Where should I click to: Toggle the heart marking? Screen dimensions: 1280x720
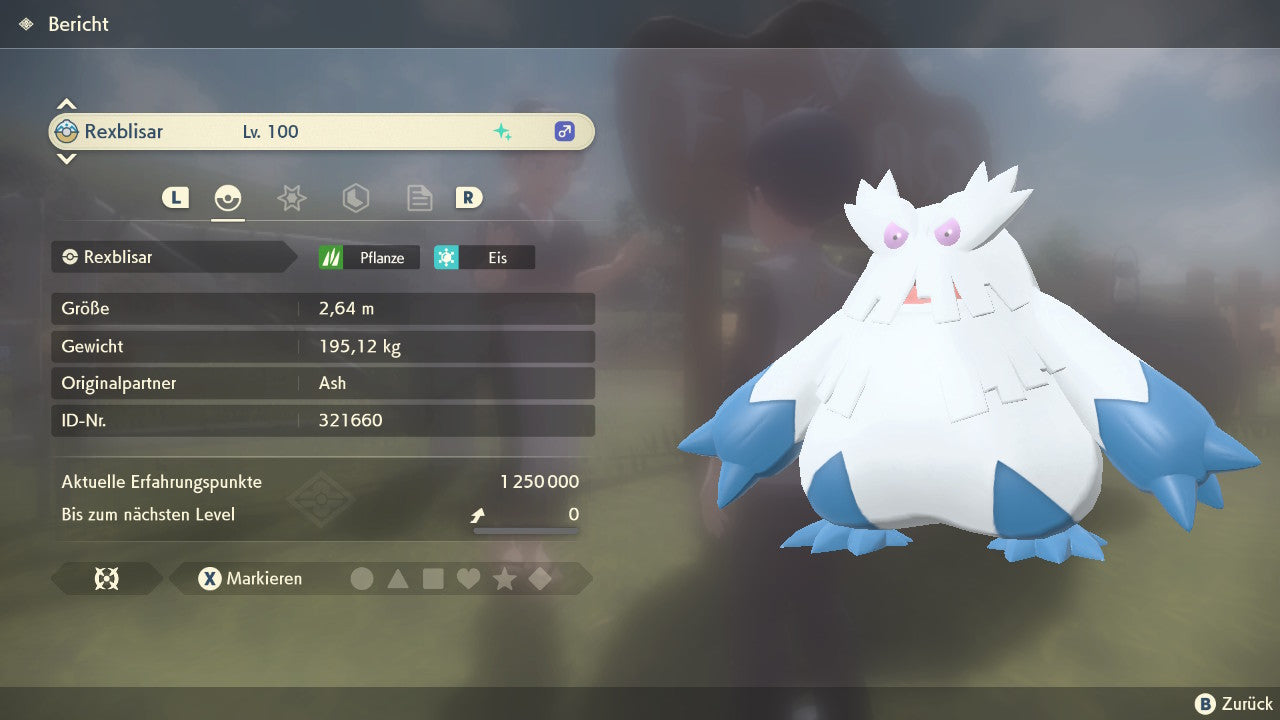point(468,578)
